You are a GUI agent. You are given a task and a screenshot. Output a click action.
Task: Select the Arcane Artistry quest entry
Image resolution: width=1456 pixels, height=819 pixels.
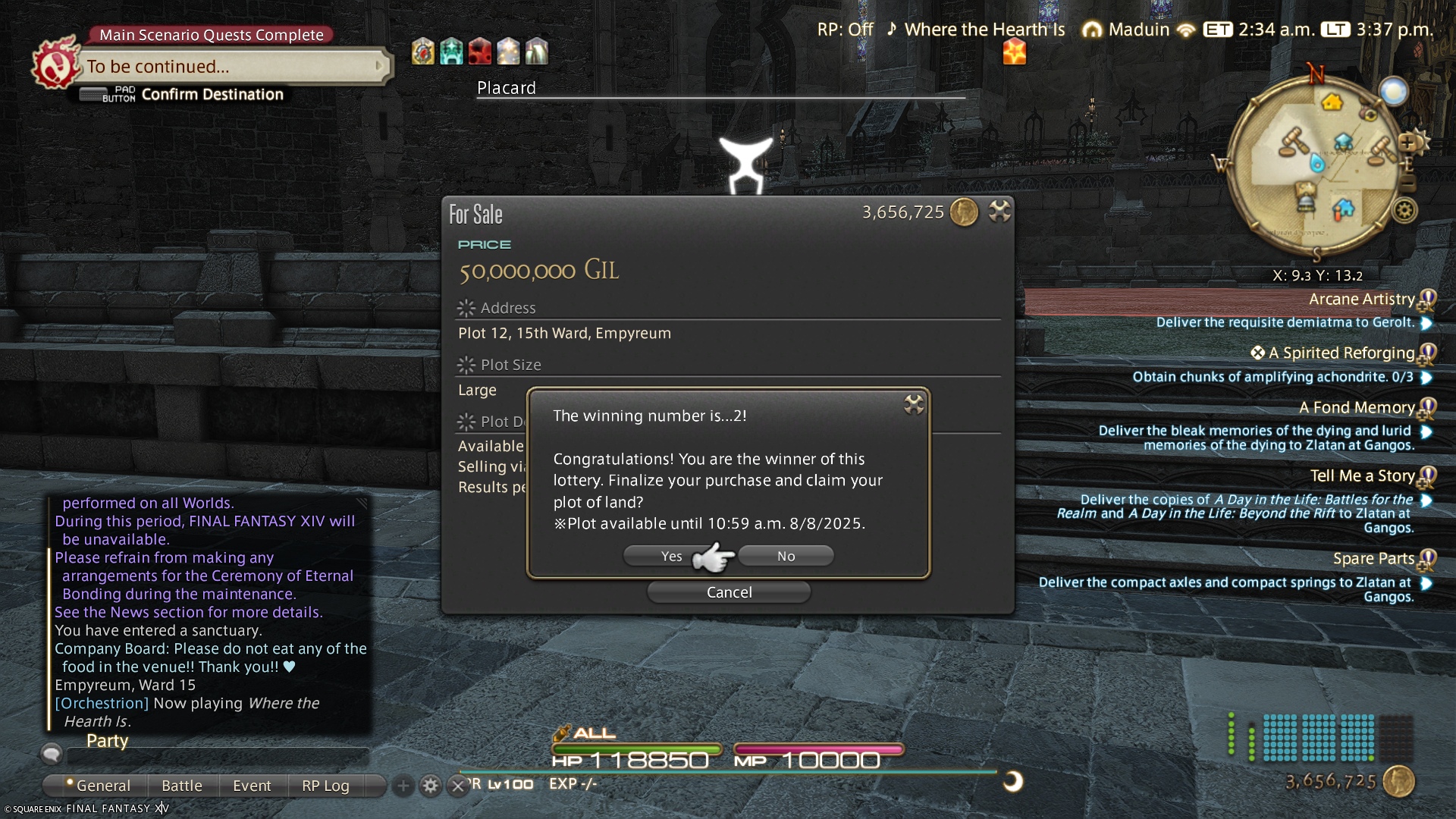point(1361,300)
